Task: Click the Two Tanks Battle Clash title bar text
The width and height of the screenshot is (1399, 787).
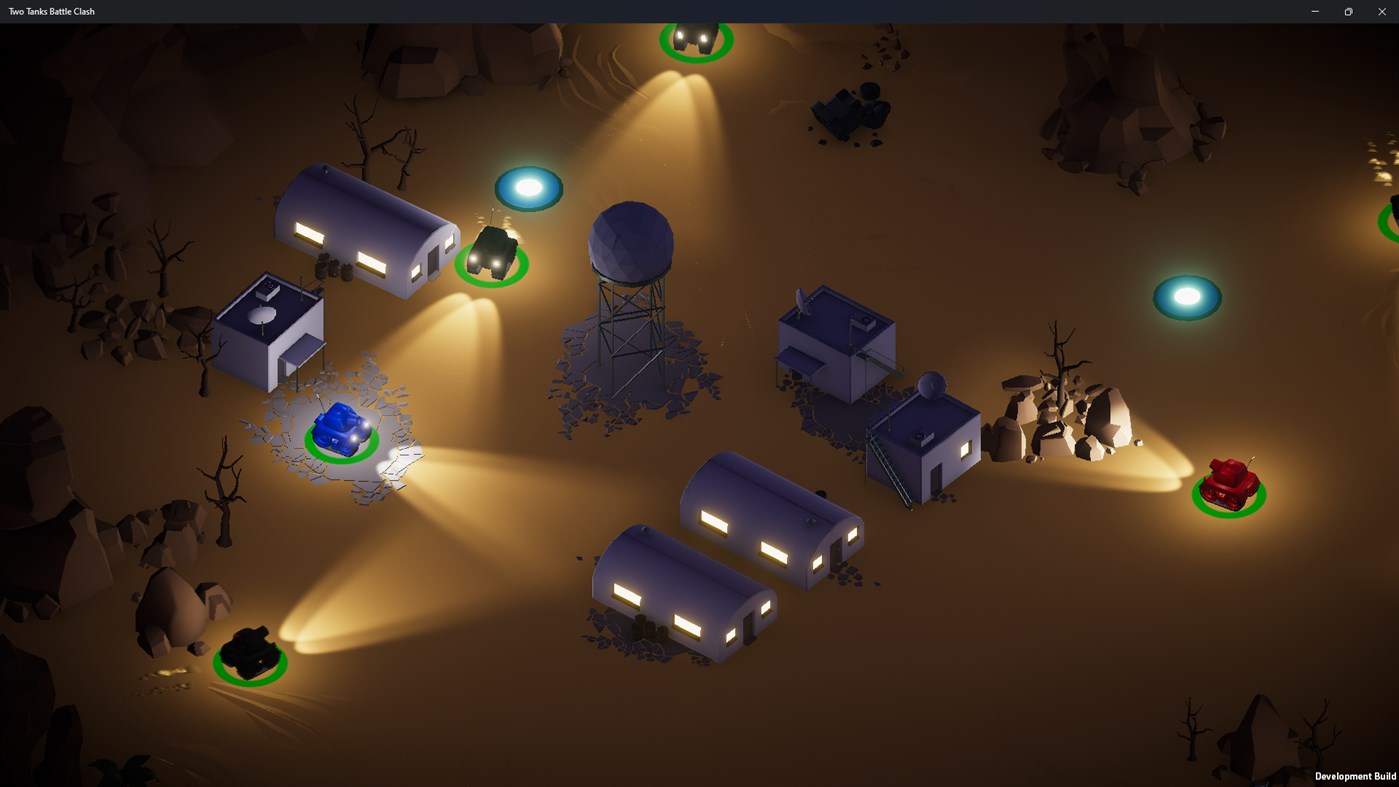Action: click(51, 11)
